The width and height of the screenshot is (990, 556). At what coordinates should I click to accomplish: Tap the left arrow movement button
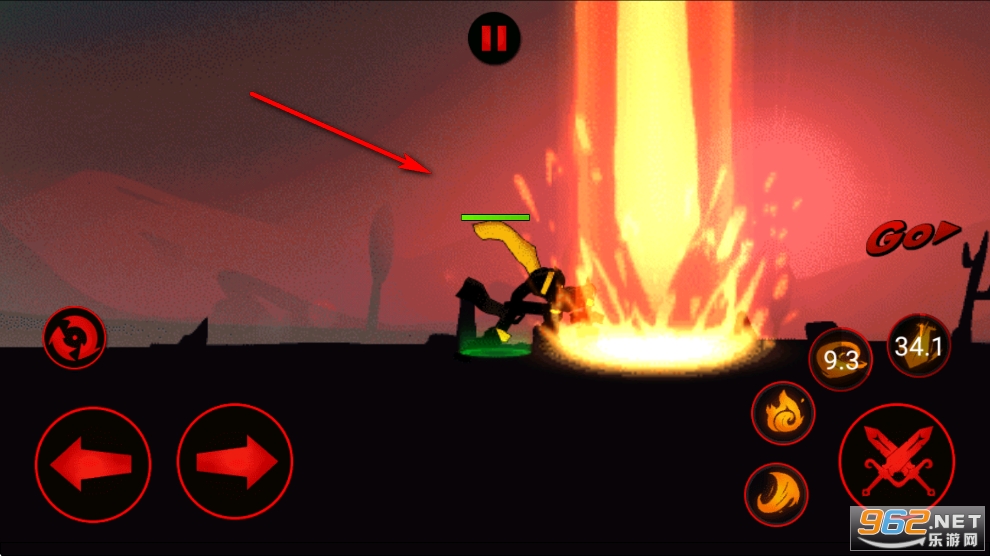[93, 463]
